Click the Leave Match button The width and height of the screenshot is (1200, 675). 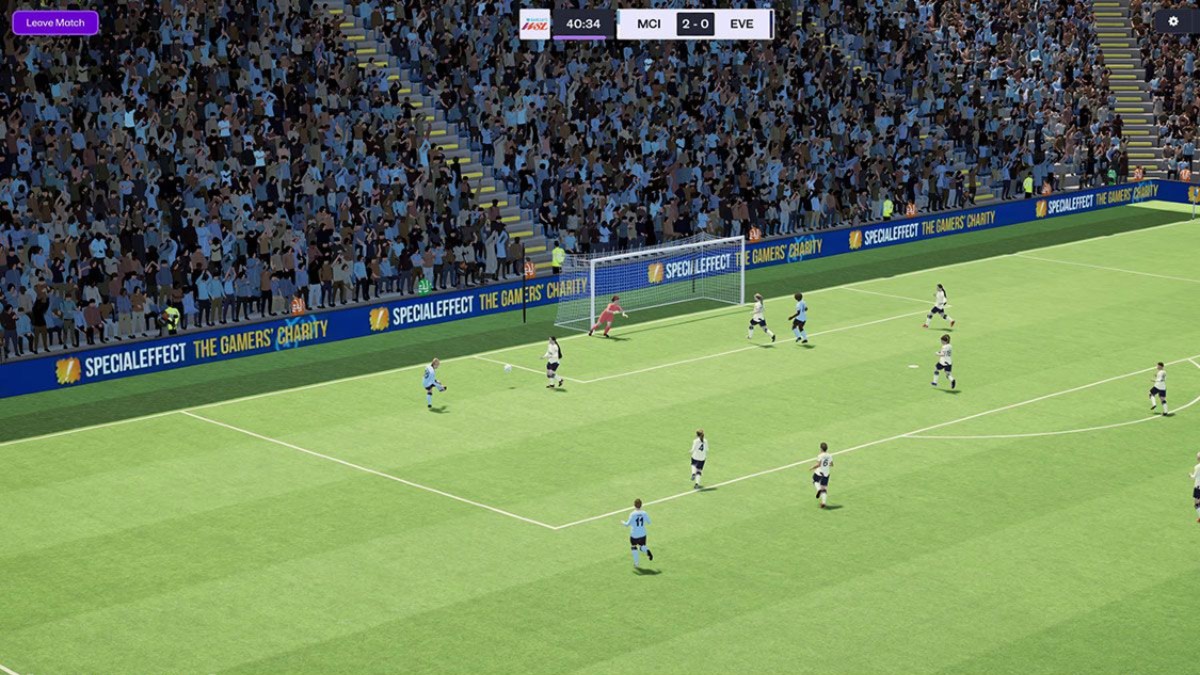point(55,23)
